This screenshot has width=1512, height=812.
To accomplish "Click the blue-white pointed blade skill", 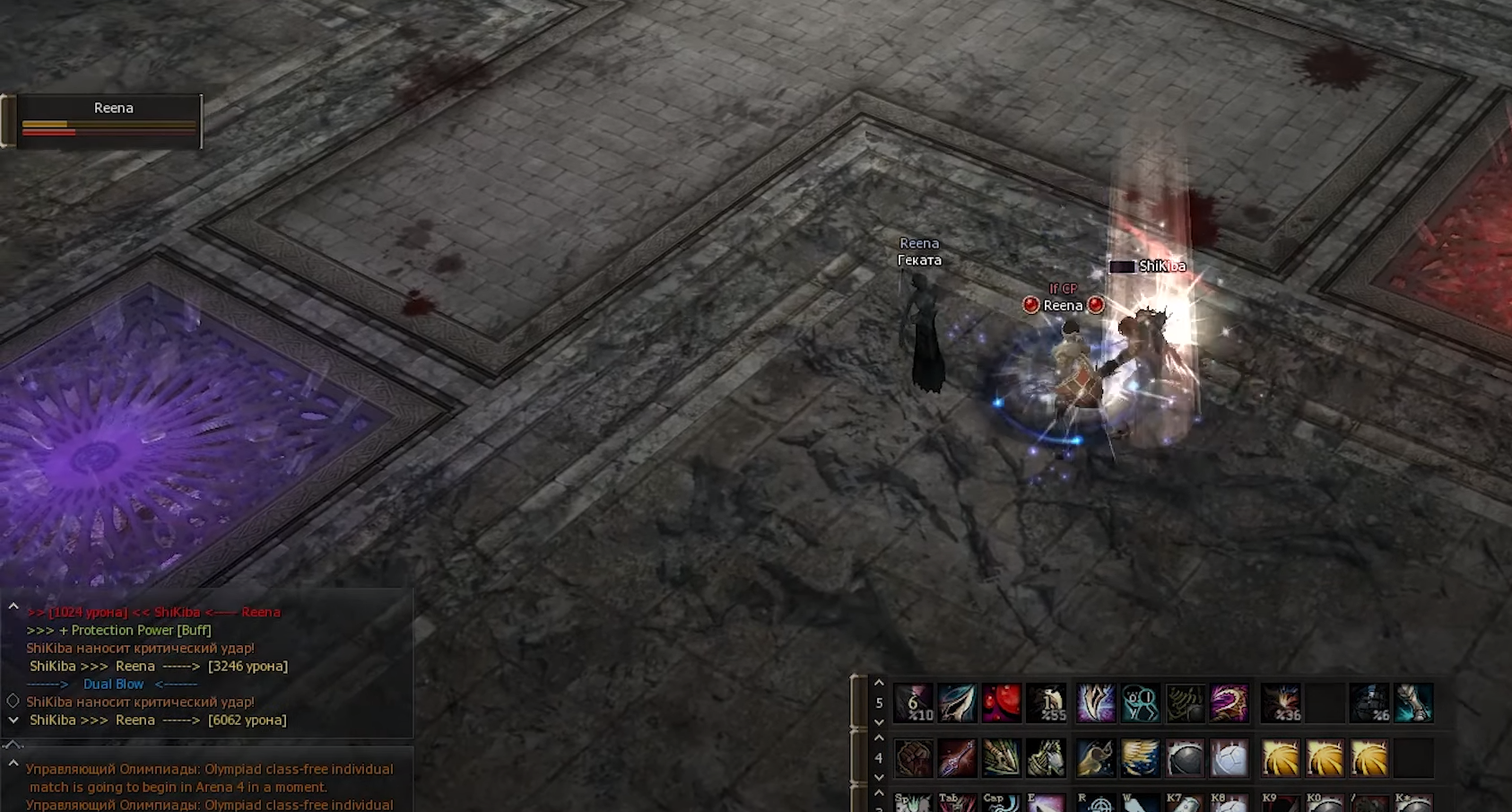I will tap(957, 703).
